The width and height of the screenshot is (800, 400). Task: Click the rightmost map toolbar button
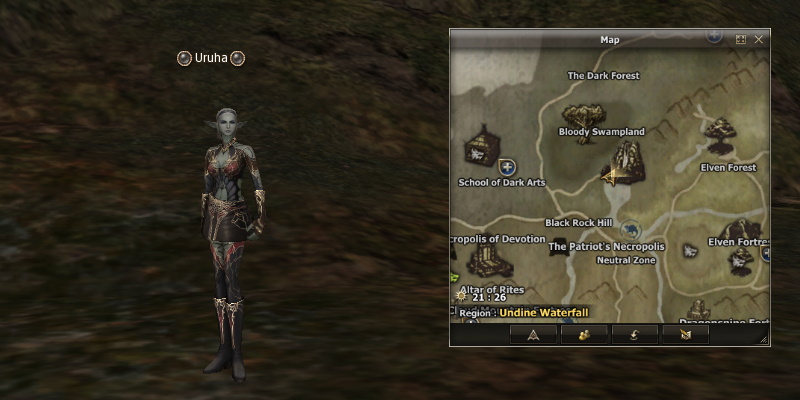click(x=684, y=335)
